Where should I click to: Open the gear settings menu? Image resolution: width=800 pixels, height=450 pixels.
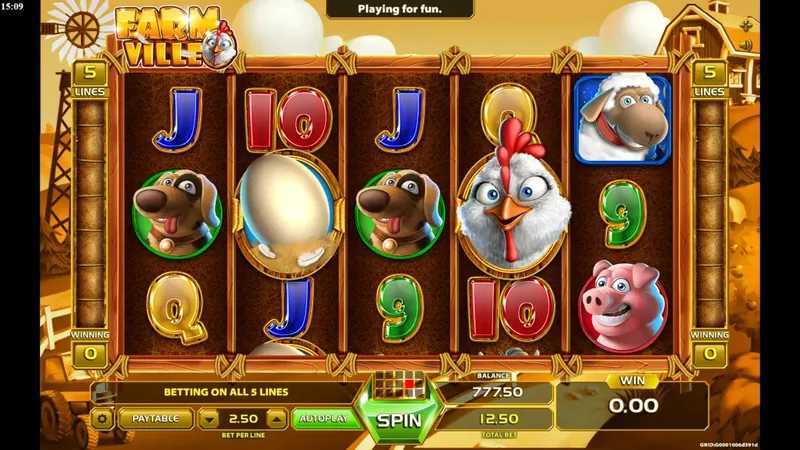(x=103, y=419)
